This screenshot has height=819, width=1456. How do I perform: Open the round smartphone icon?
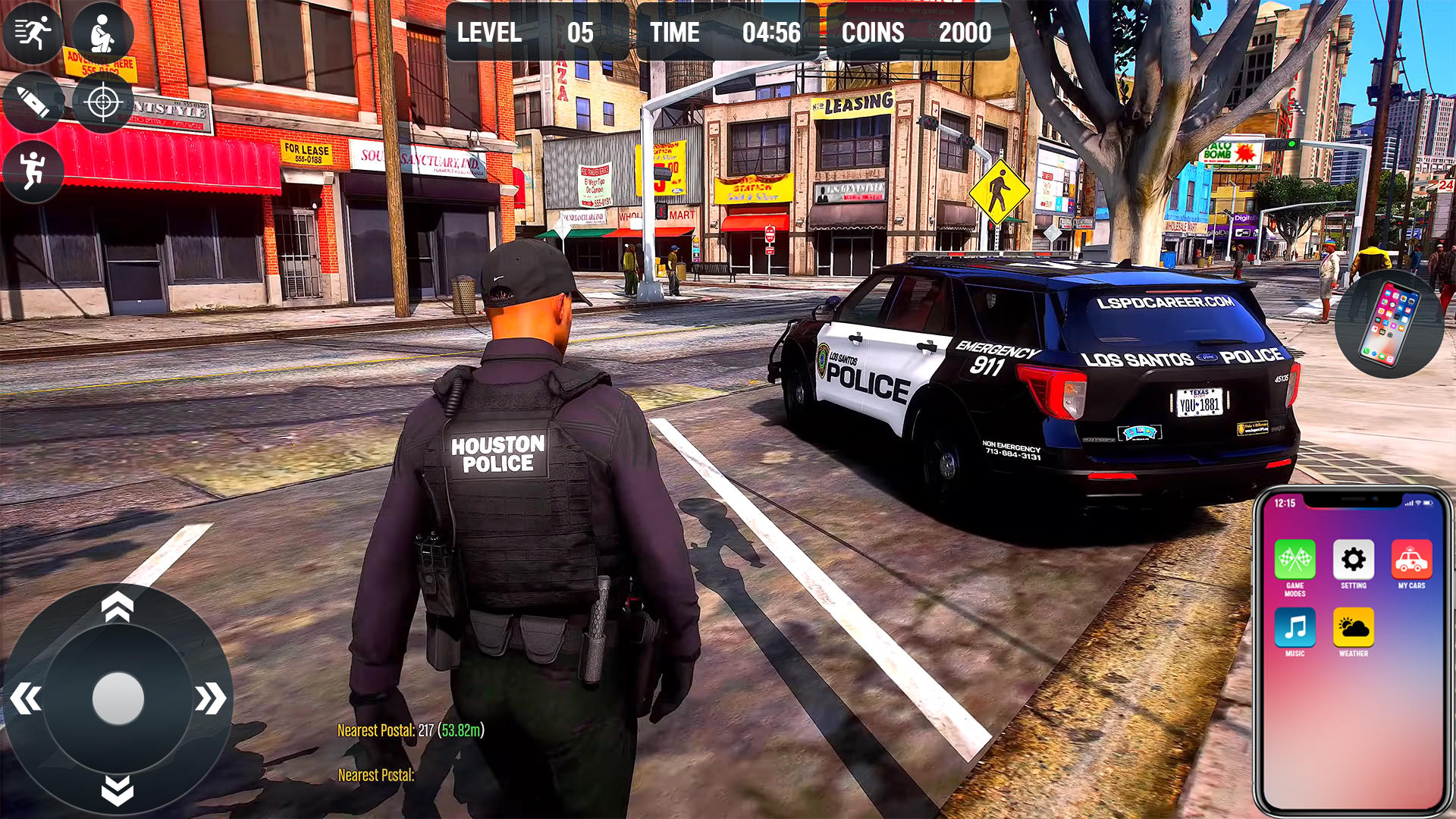(x=1389, y=324)
